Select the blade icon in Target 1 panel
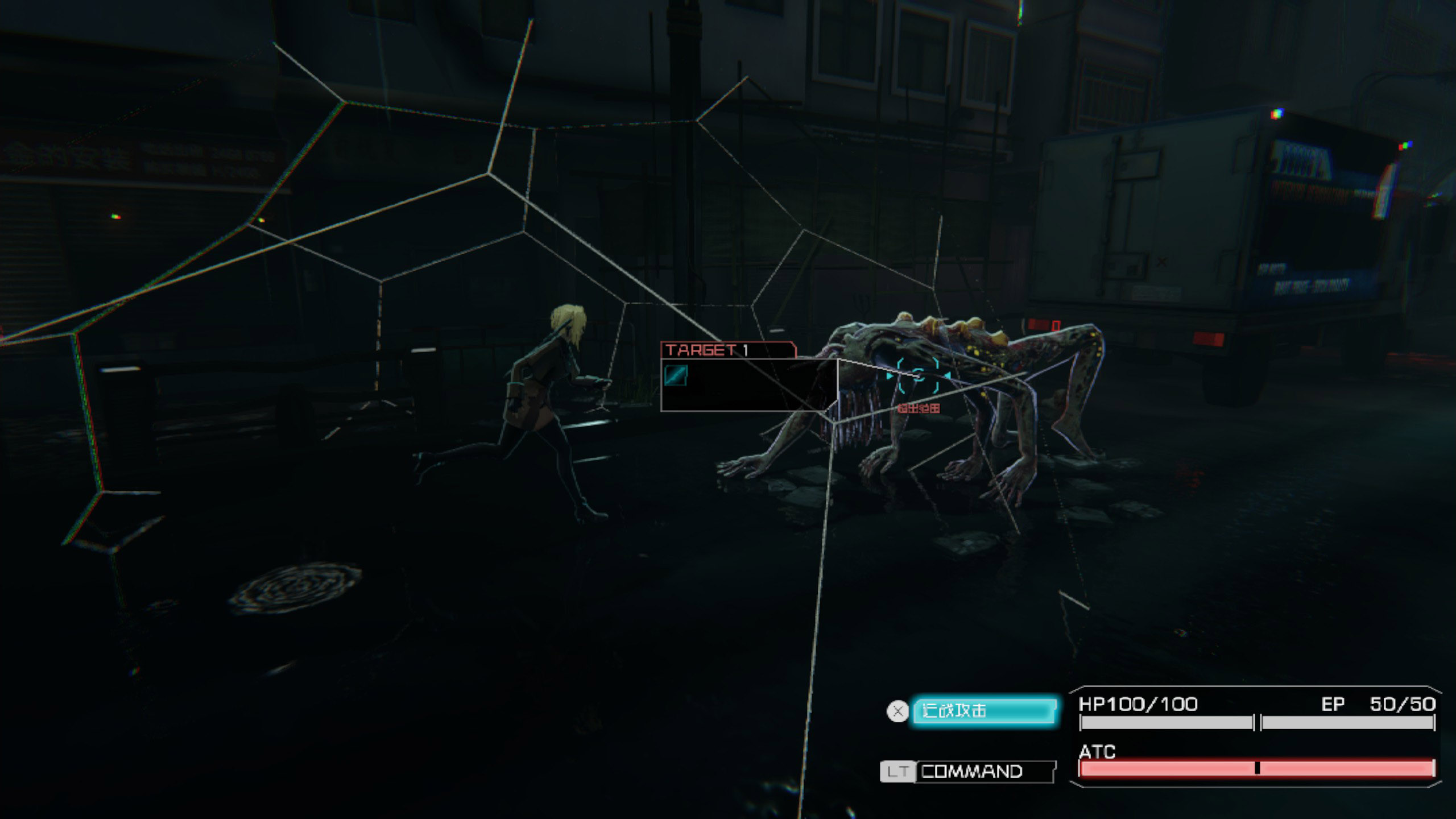Image resolution: width=1456 pixels, height=819 pixels. pyautogui.click(x=676, y=375)
